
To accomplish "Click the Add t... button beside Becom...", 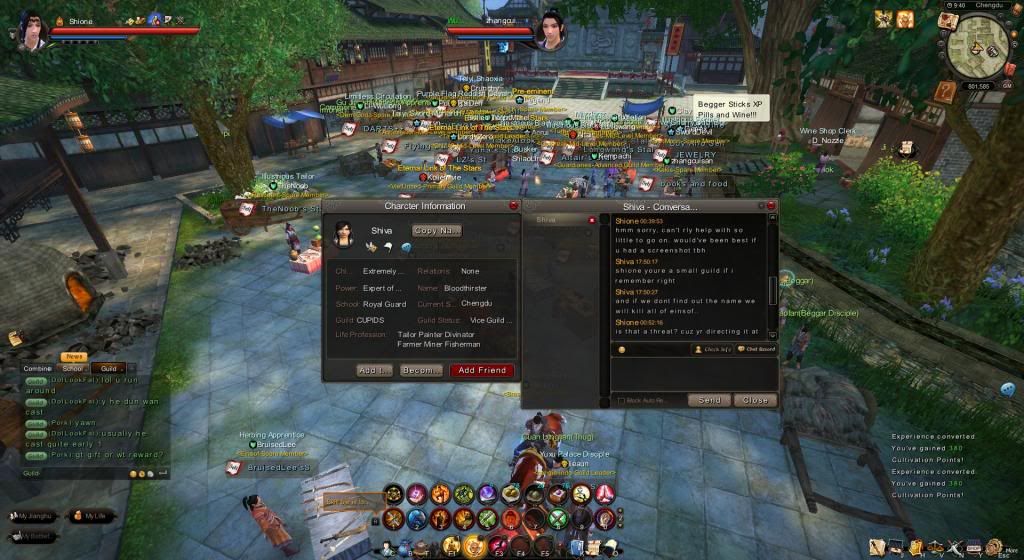I will (374, 370).
